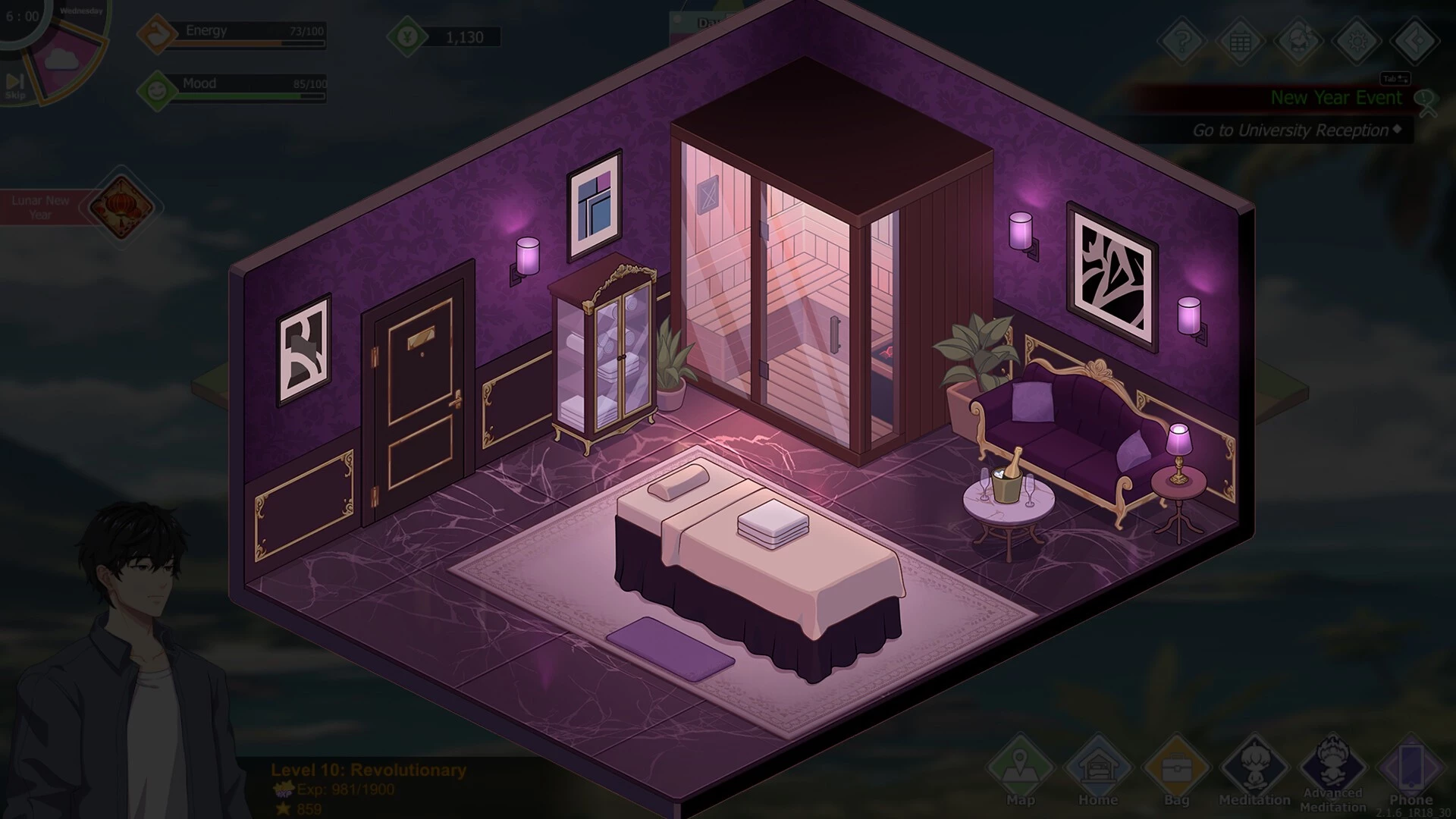Show the question mark help menu
Screen dimensions: 1456x819
[1182, 40]
